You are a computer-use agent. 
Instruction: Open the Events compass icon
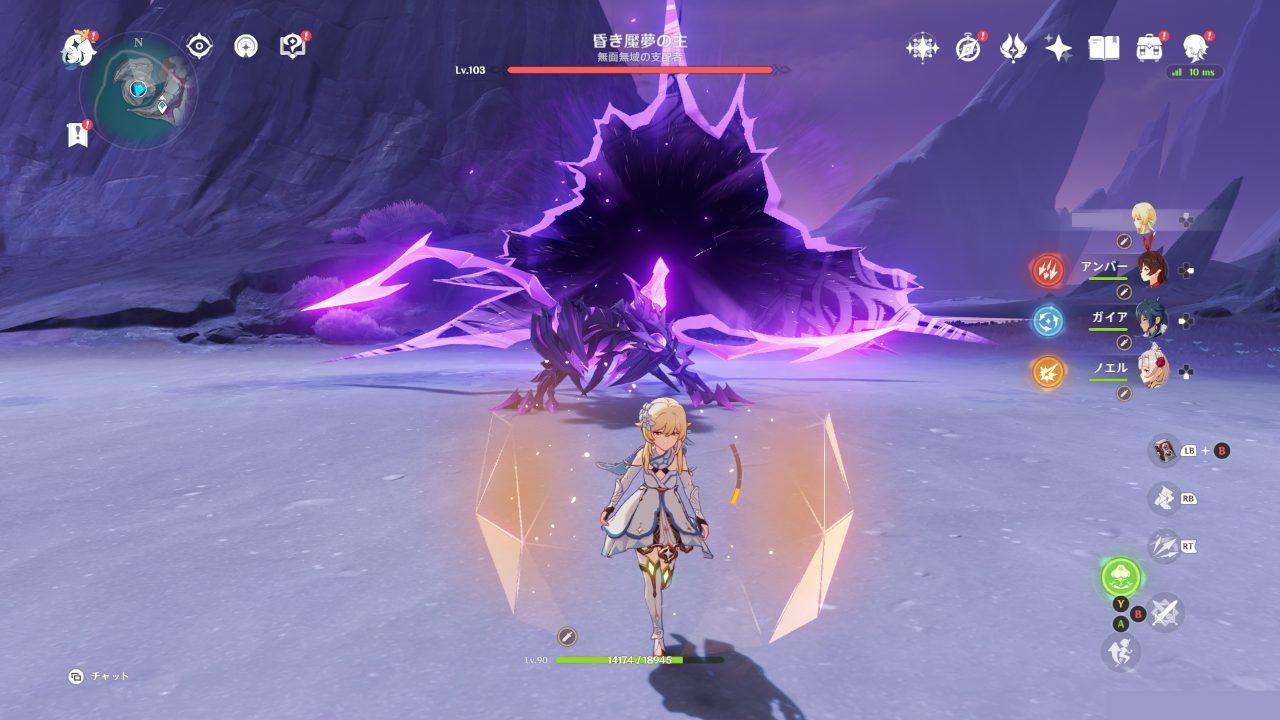click(968, 48)
